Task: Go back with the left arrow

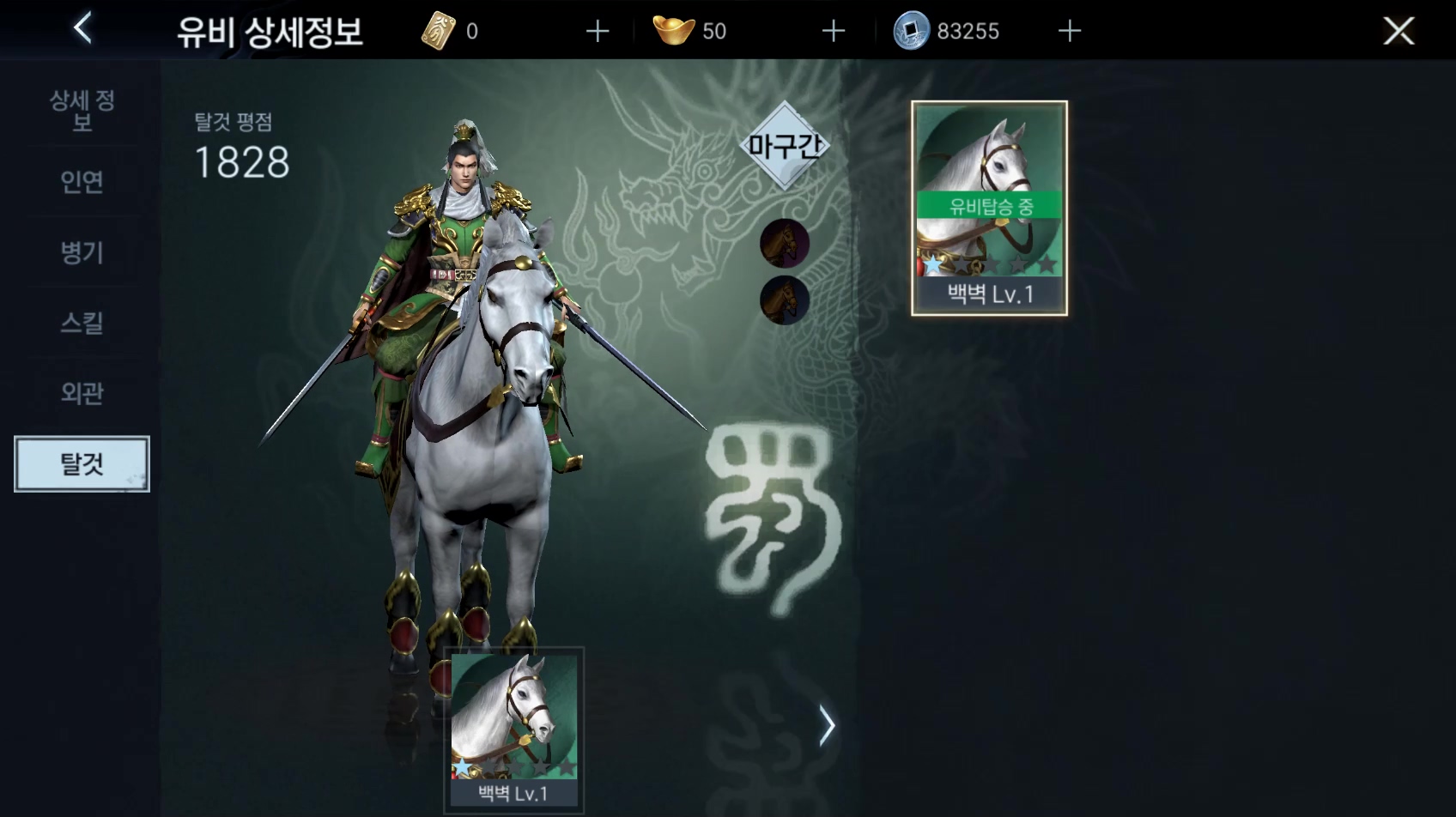Action: pyautogui.click(x=82, y=29)
